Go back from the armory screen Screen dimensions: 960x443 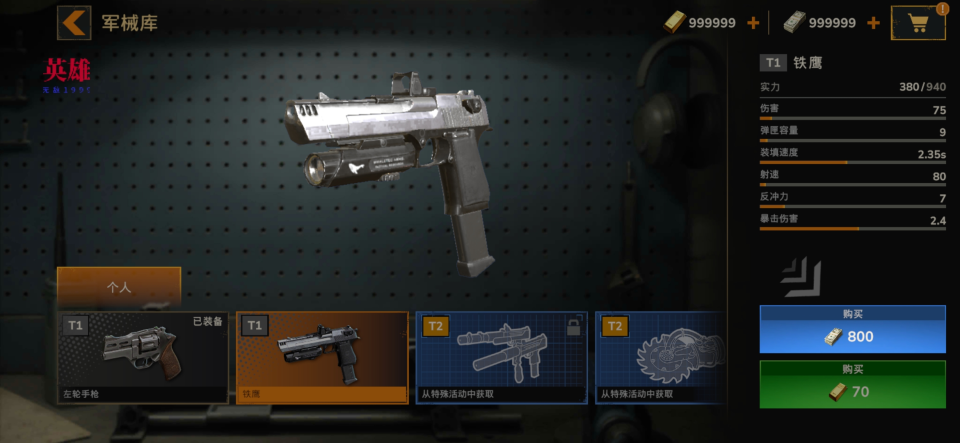pyautogui.click(x=74, y=22)
